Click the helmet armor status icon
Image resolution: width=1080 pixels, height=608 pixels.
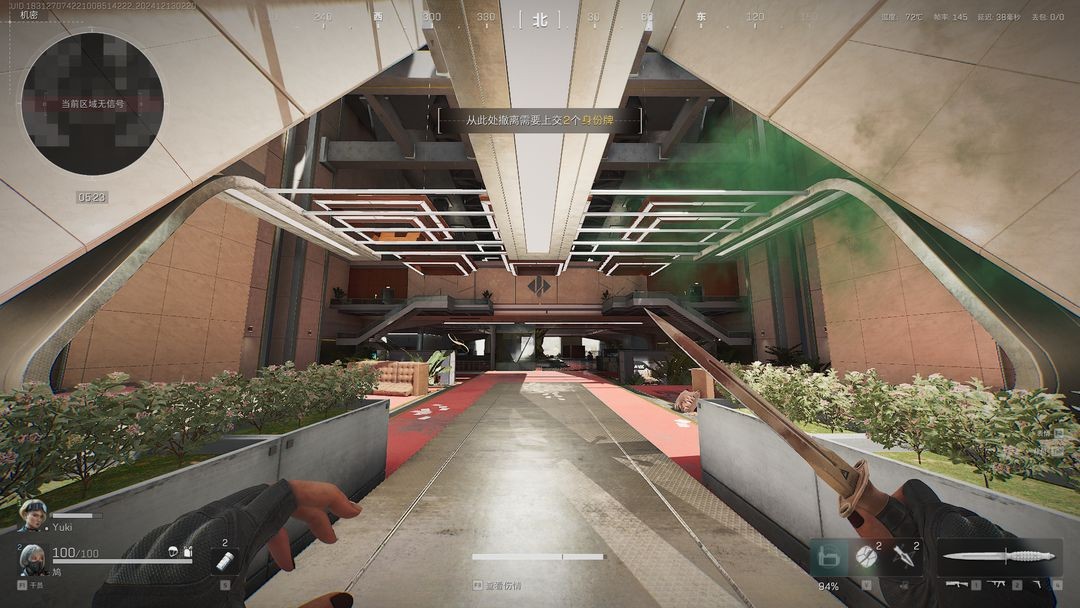pyautogui.click(x=174, y=553)
